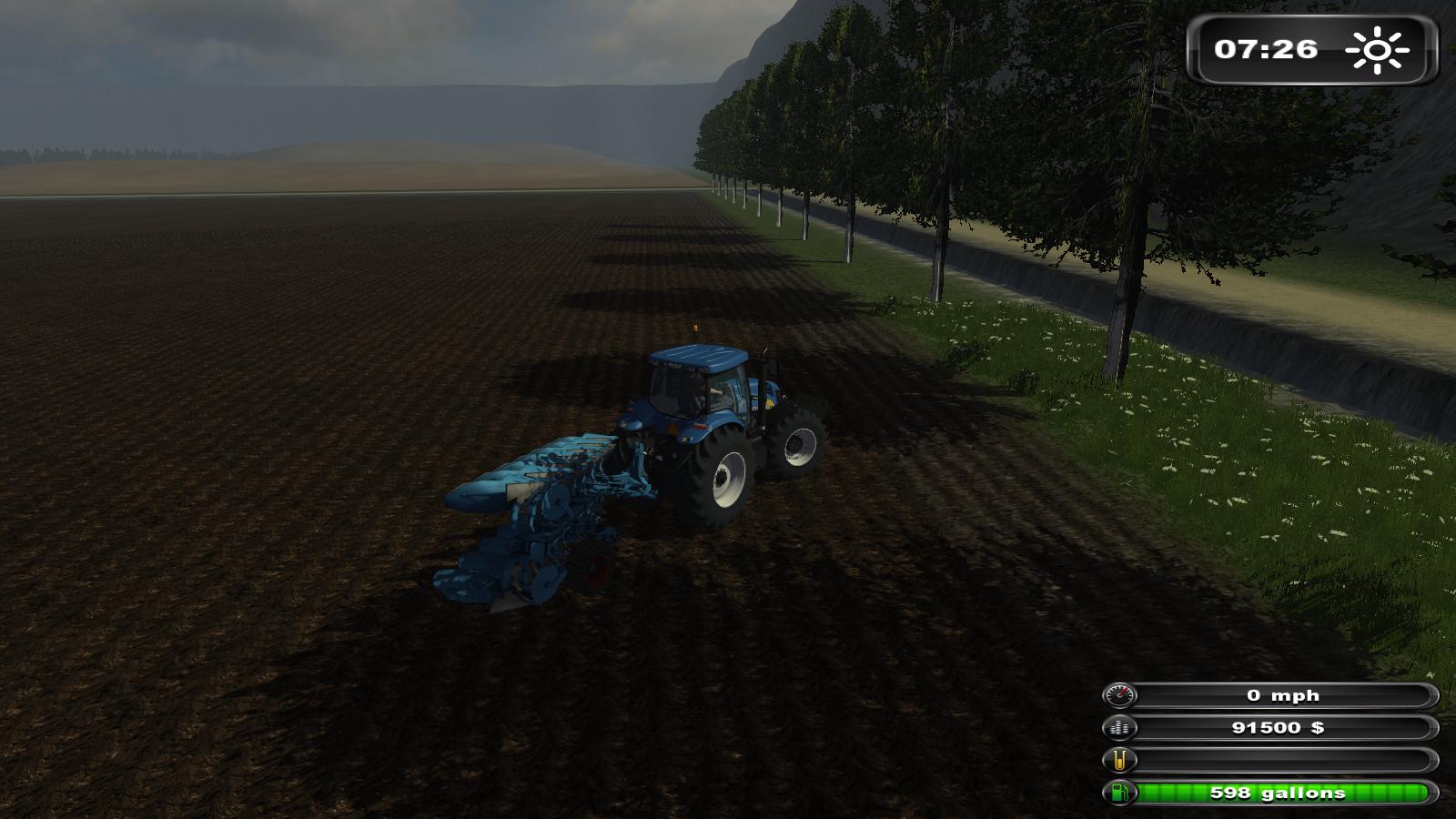Click the sun weather icon beside the clock
The height and width of the screenshot is (819, 1456).
(1376, 50)
